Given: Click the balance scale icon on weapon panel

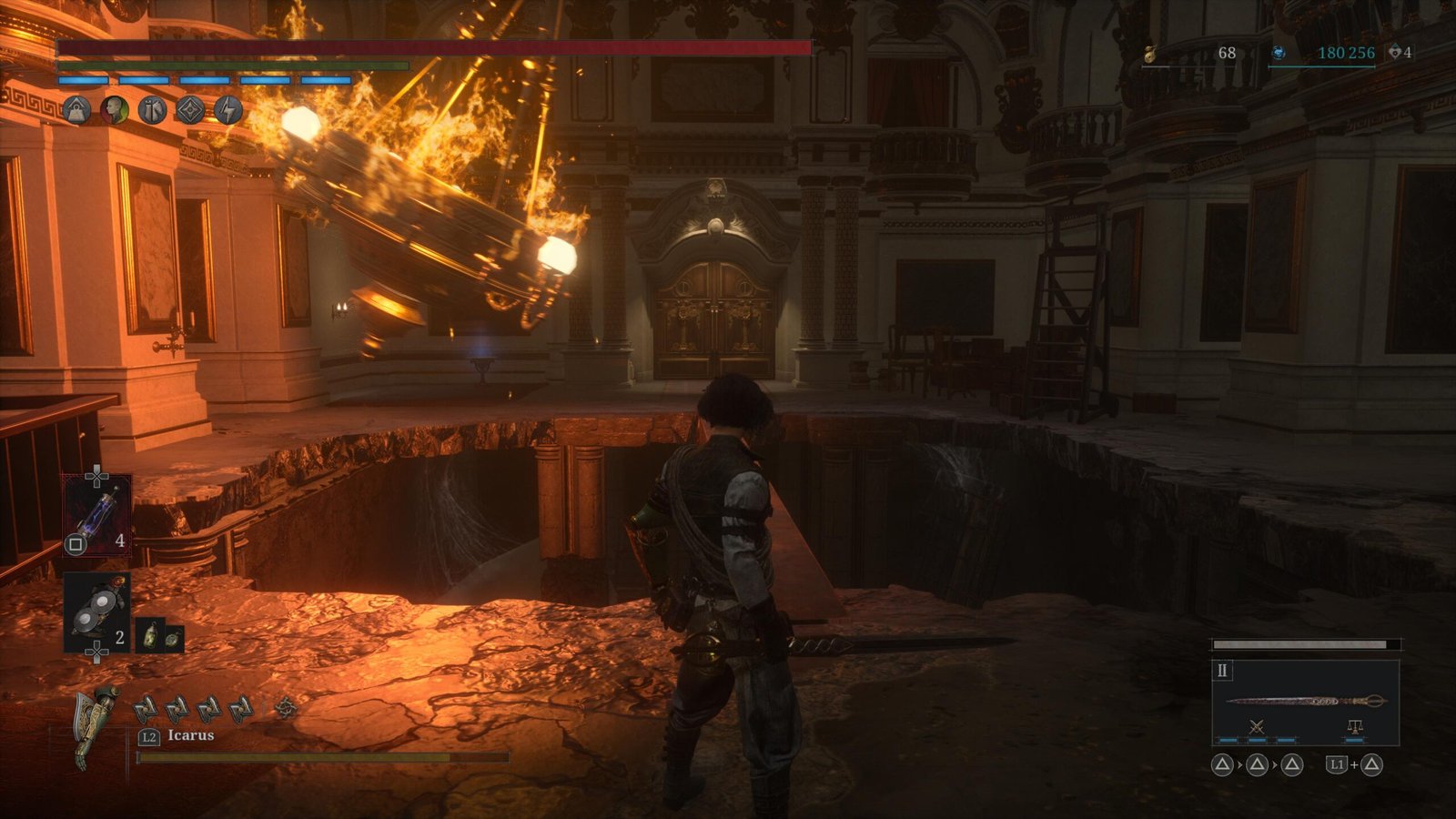Looking at the screenshot, I should [x=1354, y=726].
